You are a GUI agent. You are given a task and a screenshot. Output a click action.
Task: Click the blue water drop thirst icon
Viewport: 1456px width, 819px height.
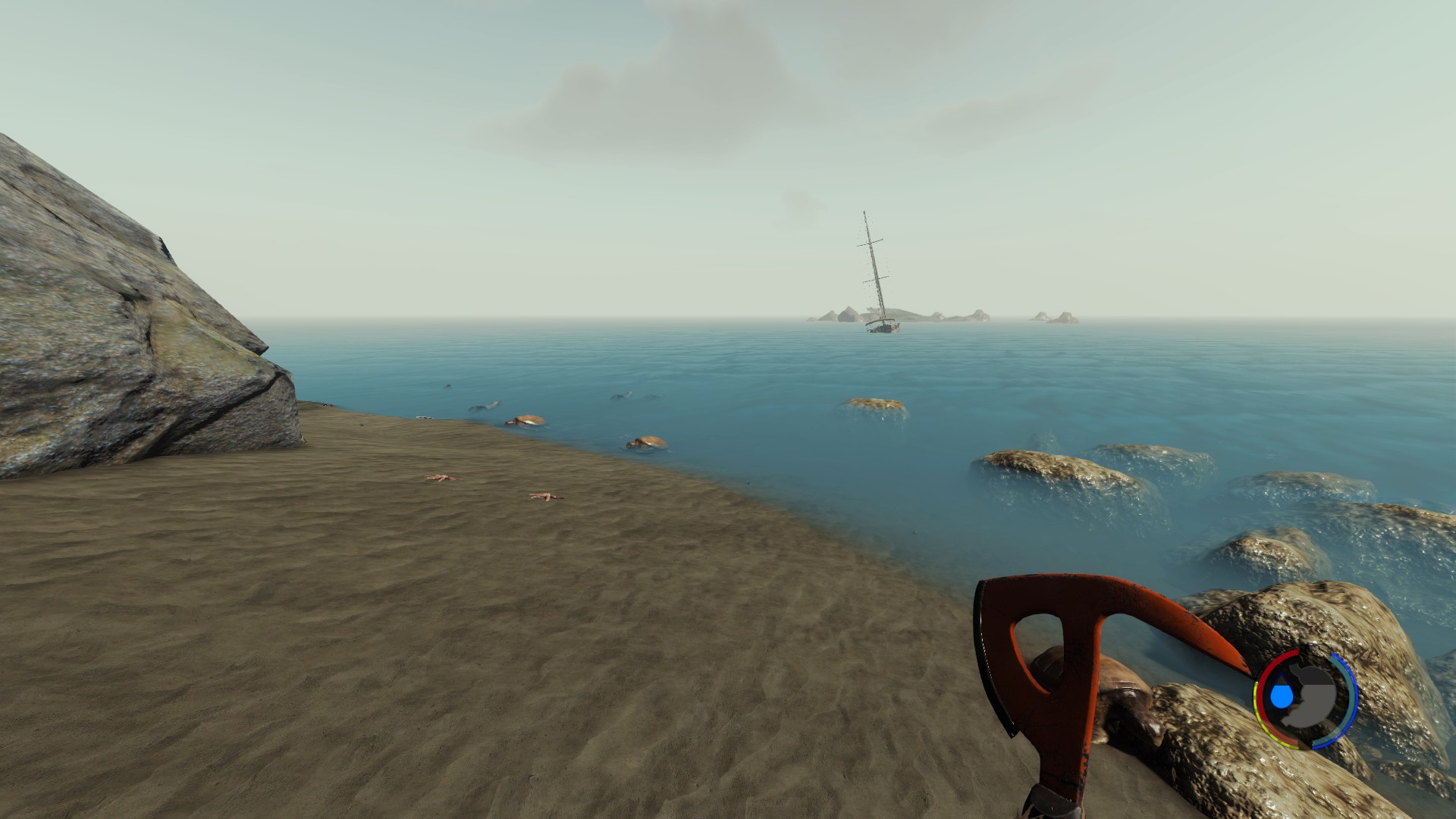[1282, 696]
